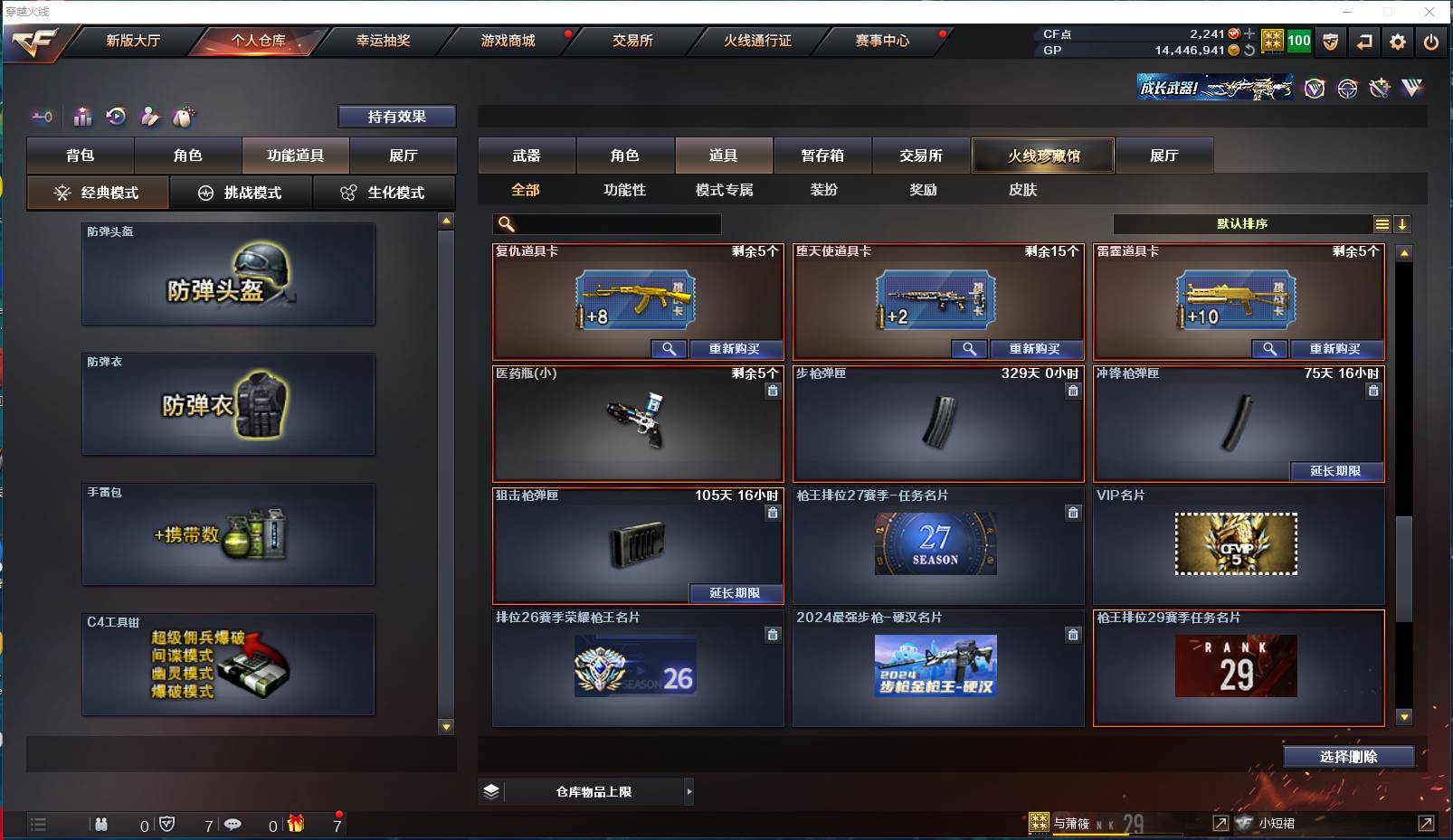Viewport: 1453px width, 840px height.
Task: Click the ranking stats icon near the top left
Action: pyautogui.click(x=82, y=117)
